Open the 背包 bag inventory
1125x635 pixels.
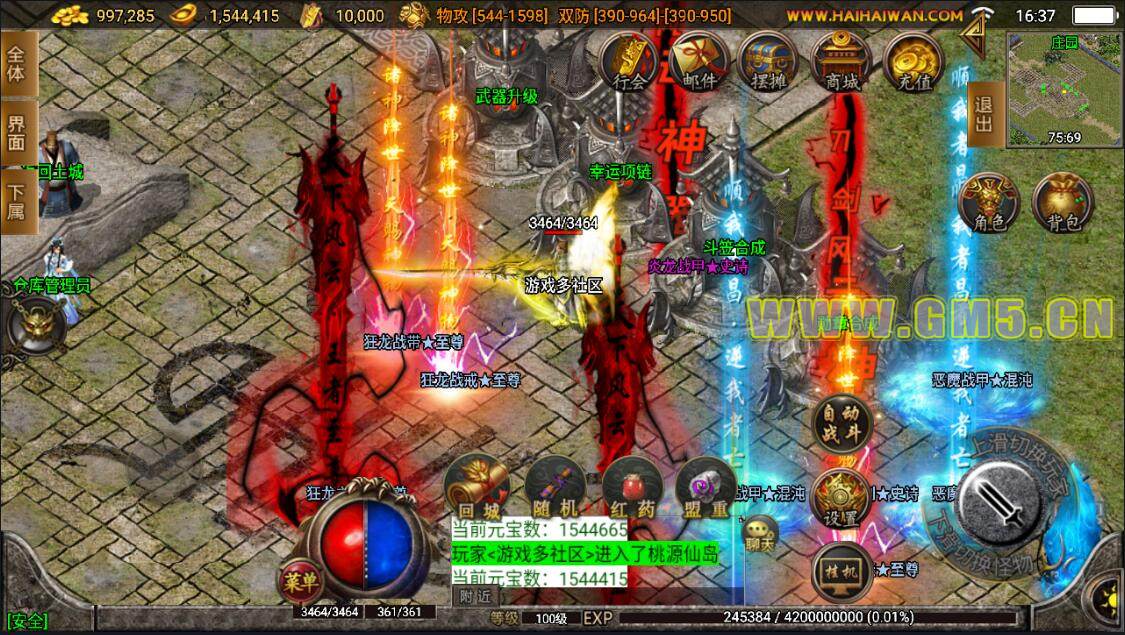coord(1060,203)
